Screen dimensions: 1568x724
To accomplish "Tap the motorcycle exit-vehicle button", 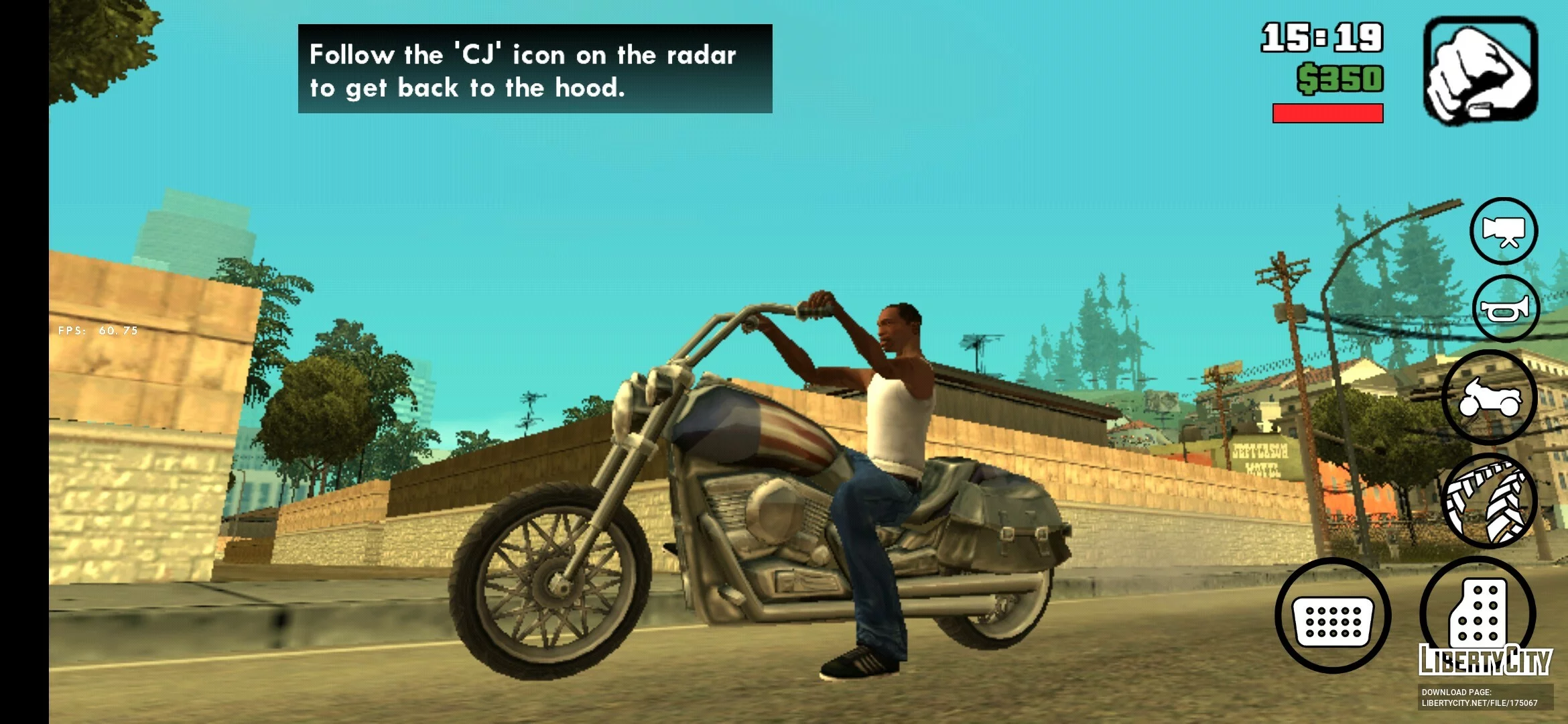I will click(1489, 398).
